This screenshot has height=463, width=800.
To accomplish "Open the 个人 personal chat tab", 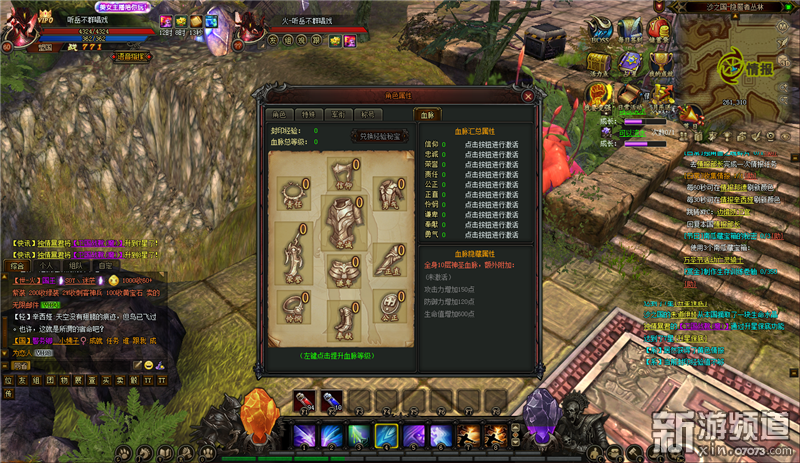I will click(46, 266).
